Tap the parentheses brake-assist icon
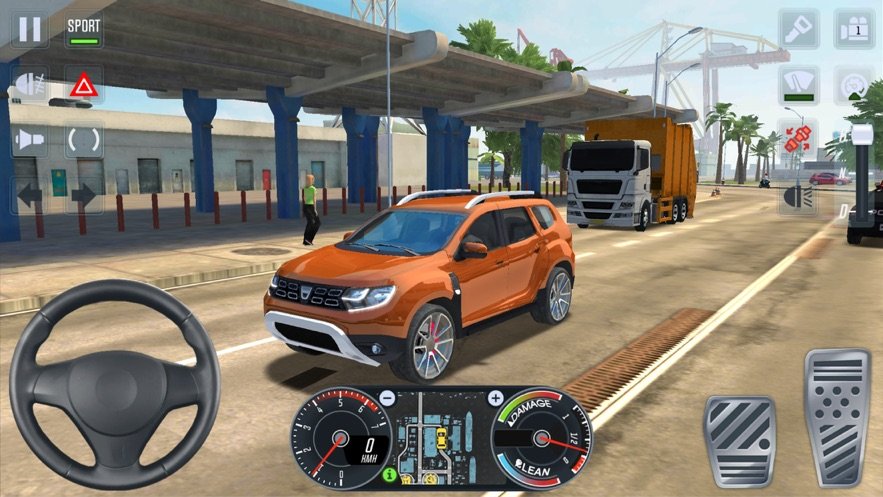 (84, 140)
